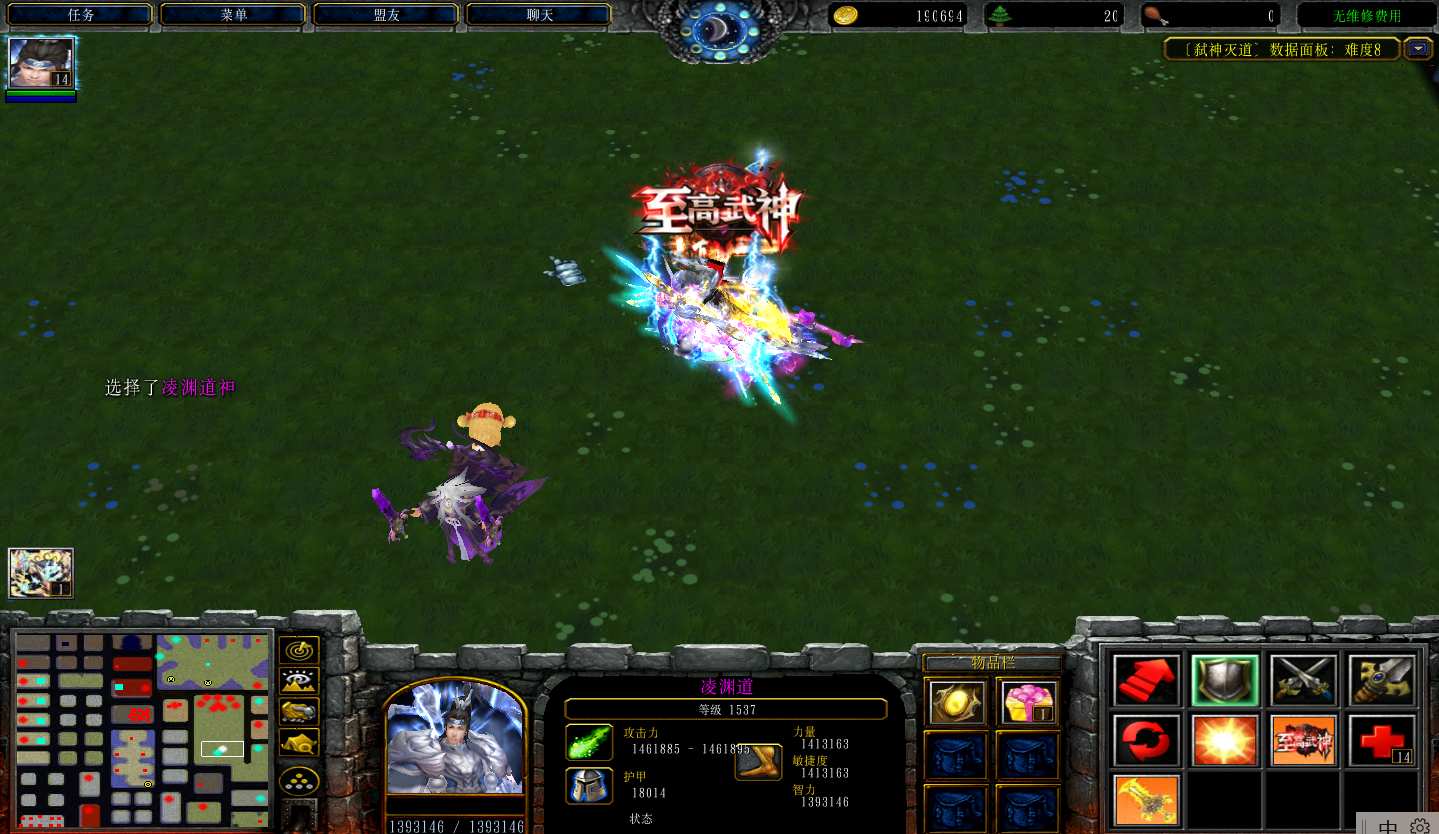The image size is (1439, 834).
Task: Open the 聊天 chat log
Action: click(540, 15)
